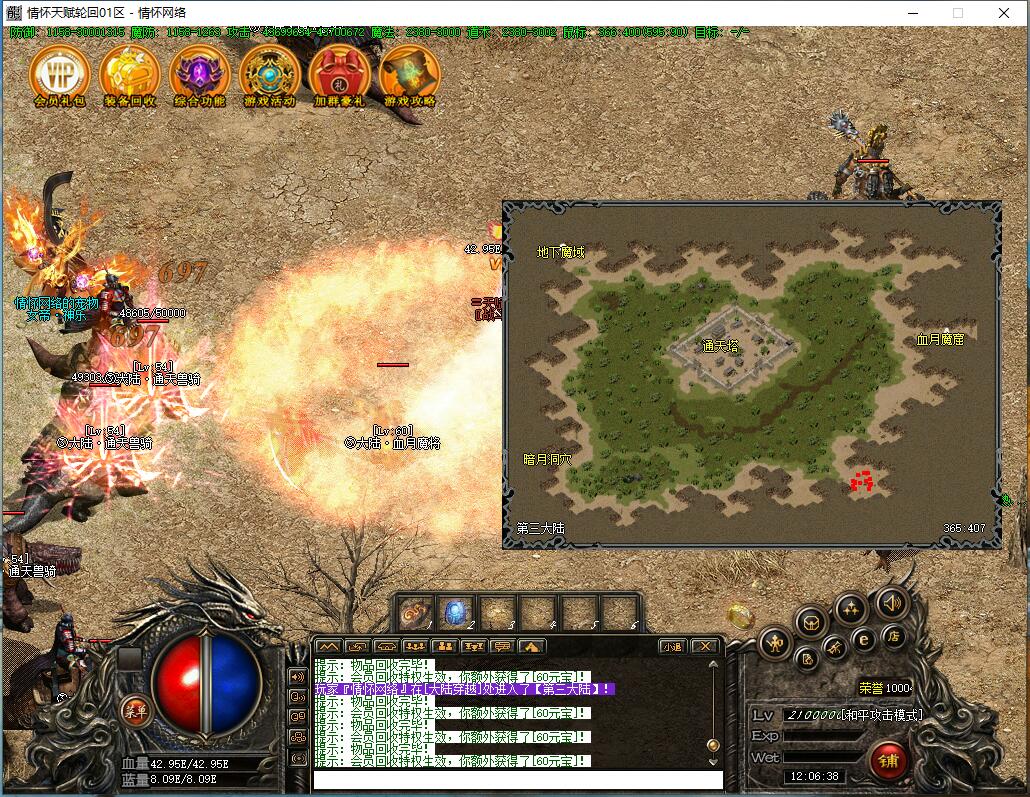Open the VIP 会员礼包 gift pack
Image resolution: width=1030 pixels, height=797 pixels.
point(60,73)
